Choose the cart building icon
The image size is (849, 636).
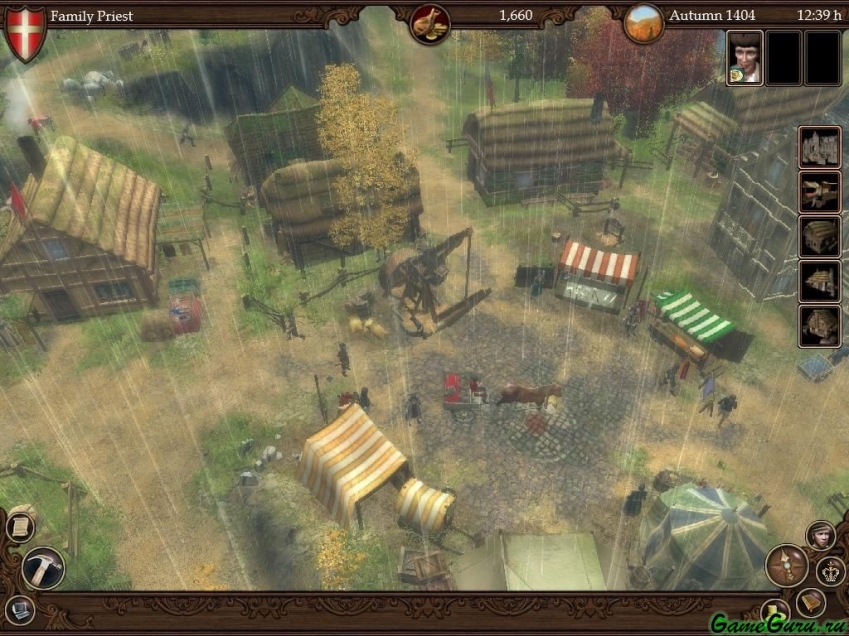coord(819,191)
